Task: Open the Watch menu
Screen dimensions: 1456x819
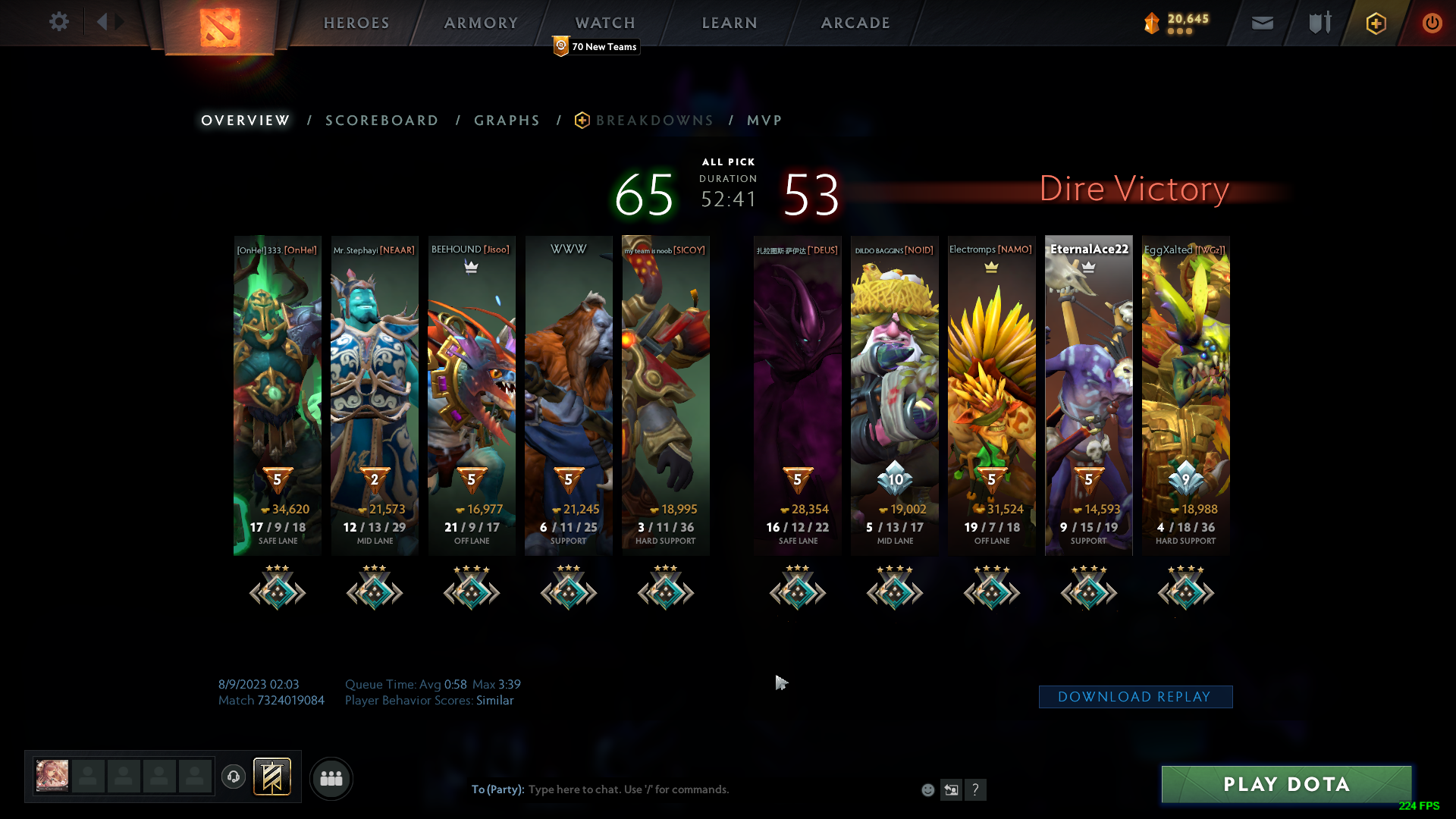Action: pyautogui.click(x=604, y=23)
